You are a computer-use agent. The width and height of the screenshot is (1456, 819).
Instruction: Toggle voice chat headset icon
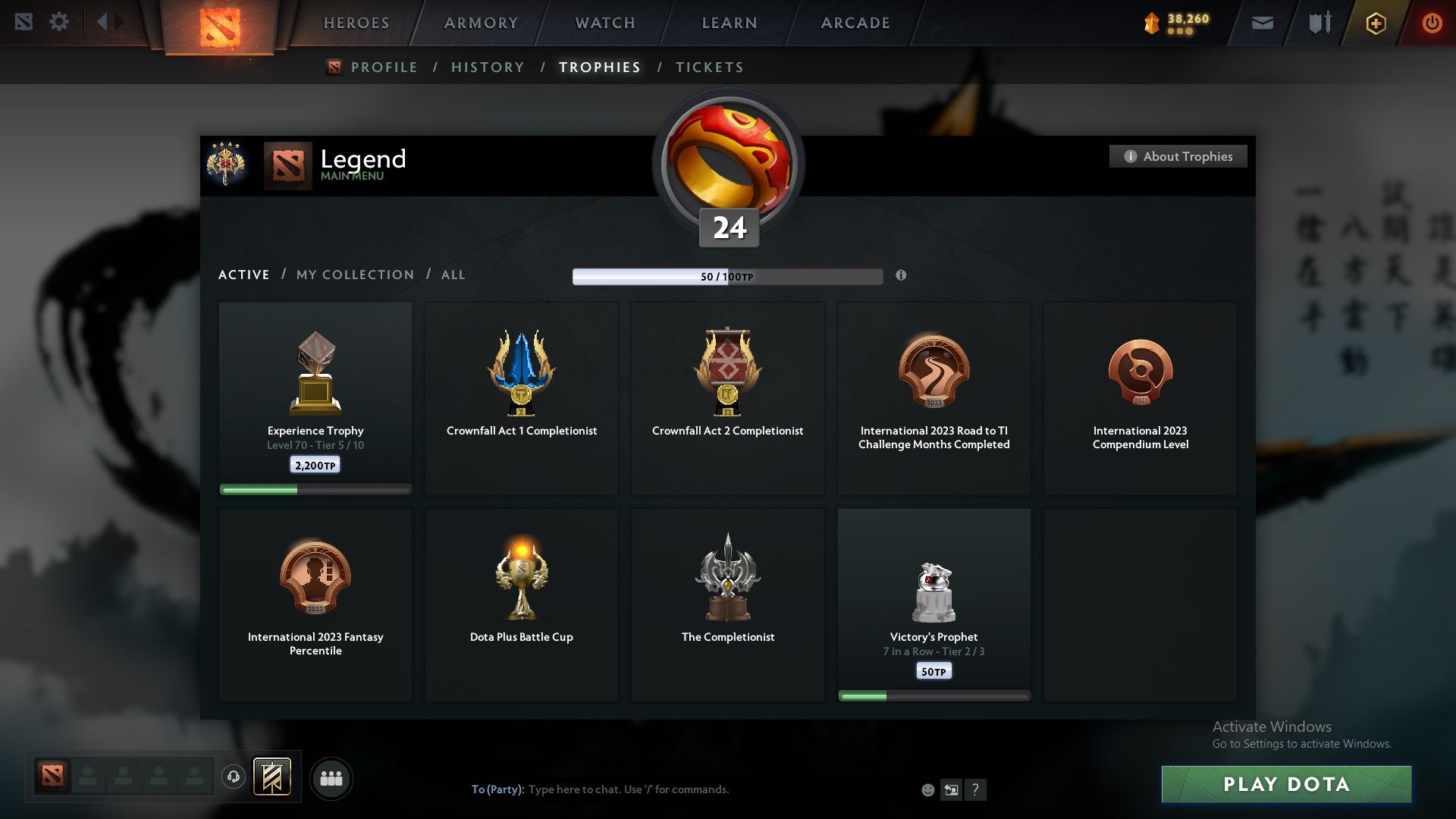click(234, 777)
